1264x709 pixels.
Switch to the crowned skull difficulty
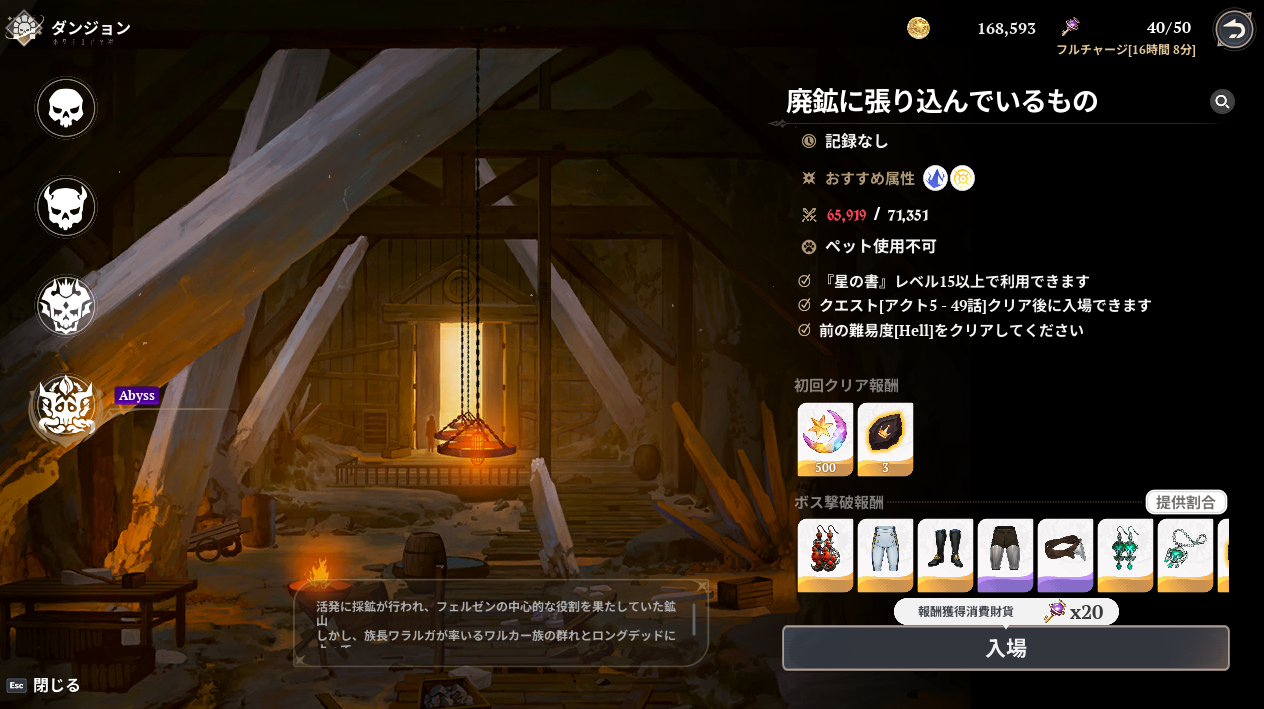pos(66,306)
